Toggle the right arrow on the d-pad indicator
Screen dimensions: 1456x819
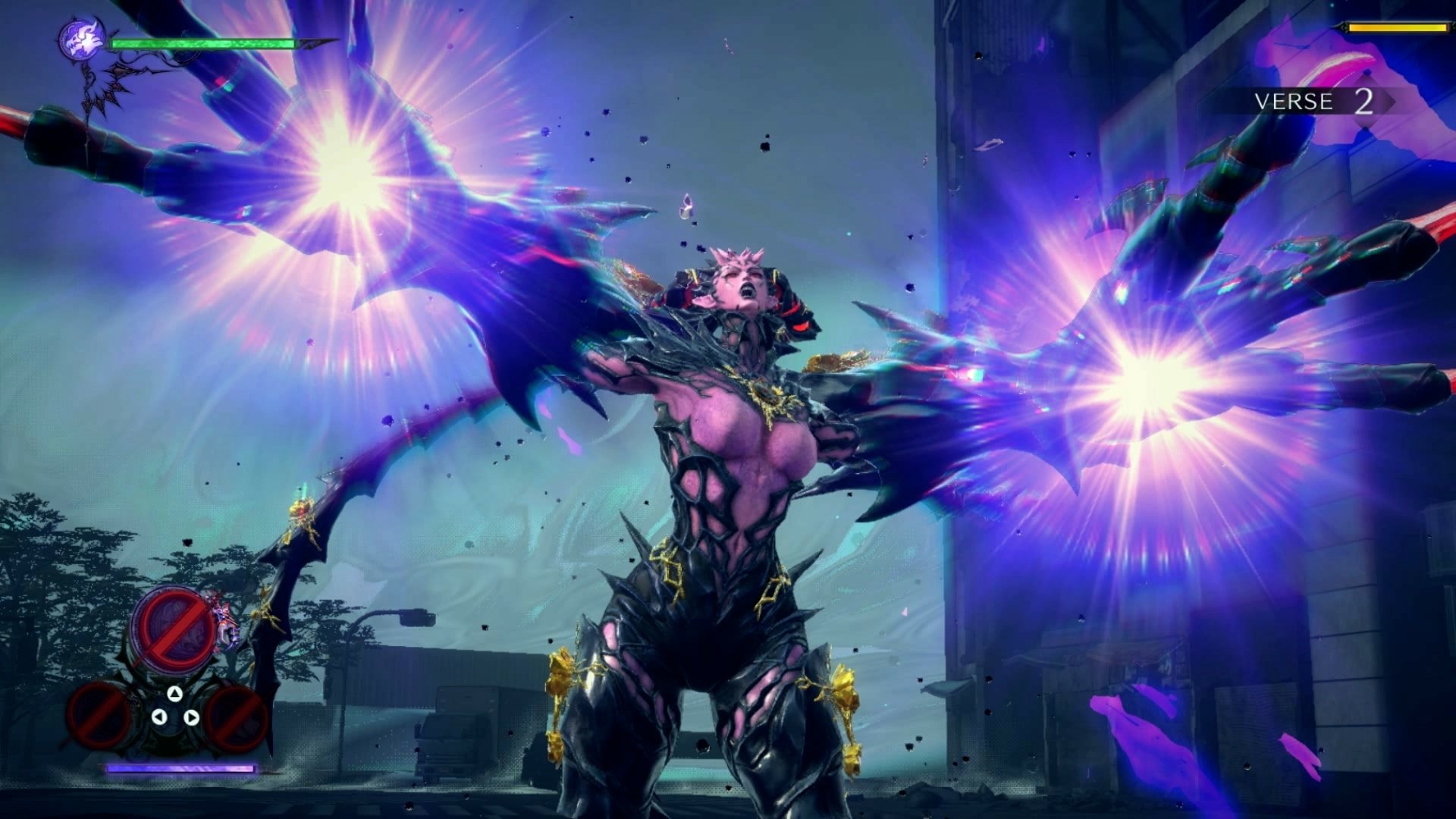coord(192,717)
